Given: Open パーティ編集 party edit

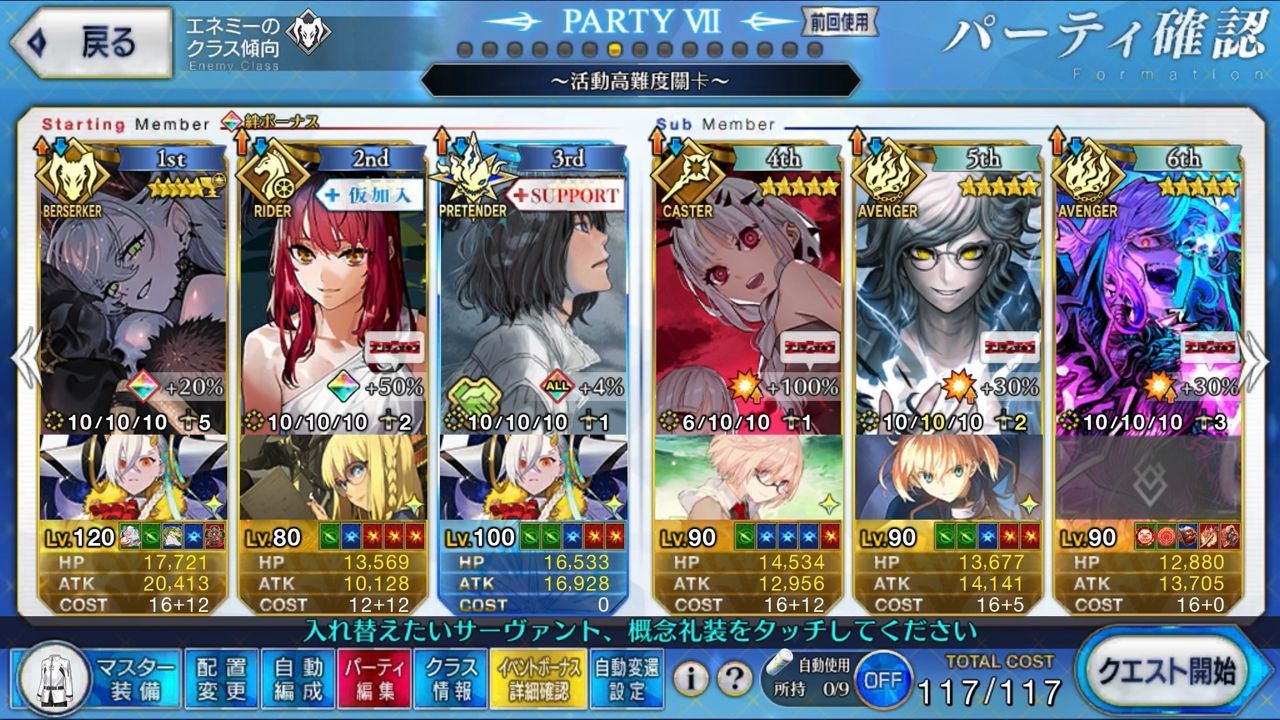Looking at the screenshot, I should (374, 679).
